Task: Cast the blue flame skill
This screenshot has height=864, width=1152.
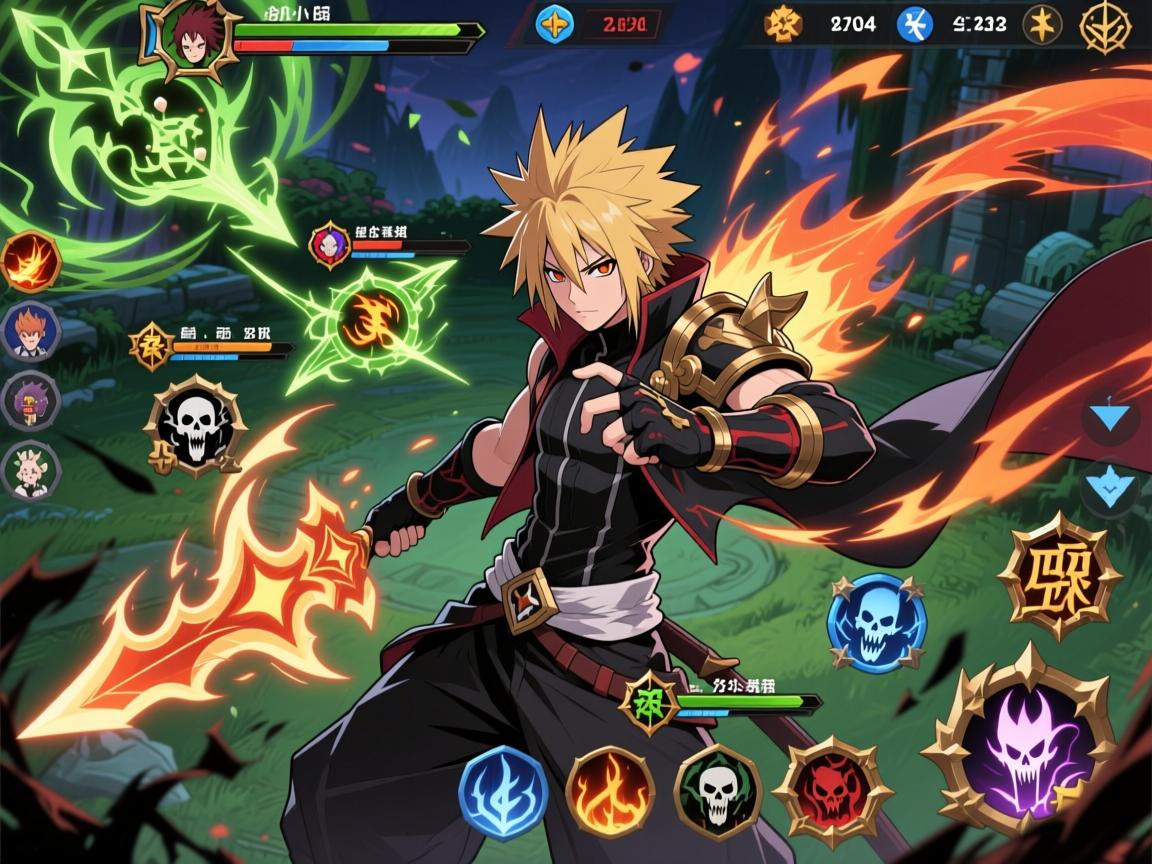Action: click(x=503, y=790)
